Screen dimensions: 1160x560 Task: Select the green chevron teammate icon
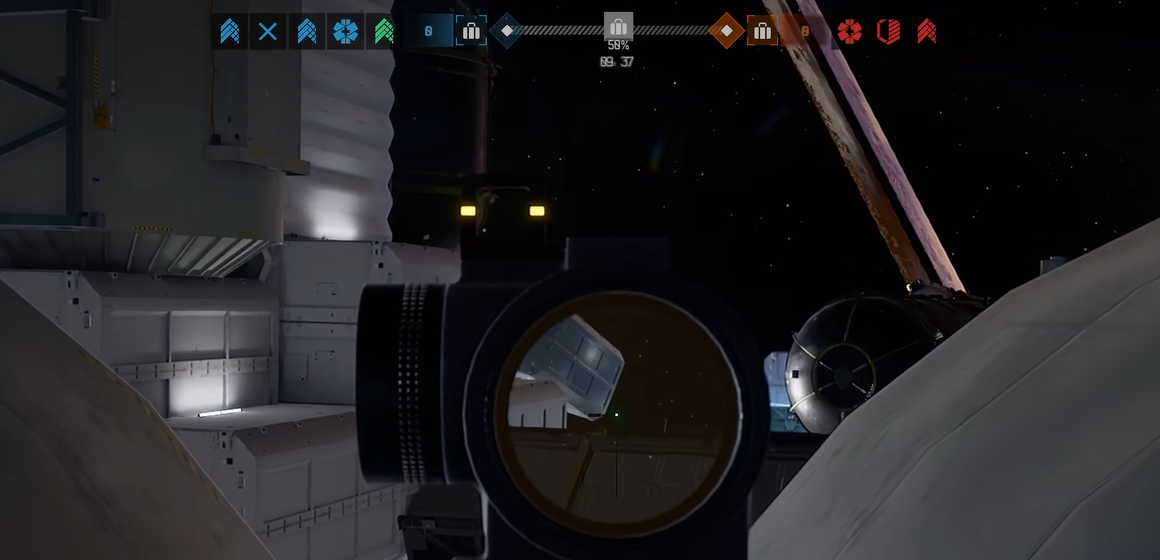pyautogui.click(x=384, y=32)
